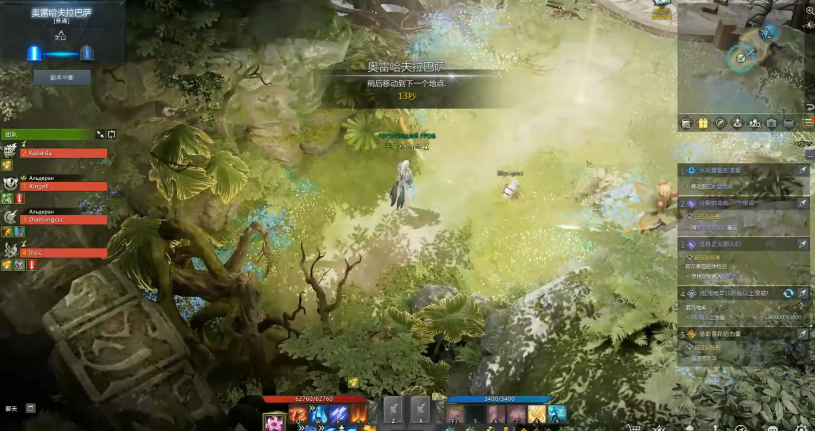Use the Z-key skill slot

click(x=394, y=409)
